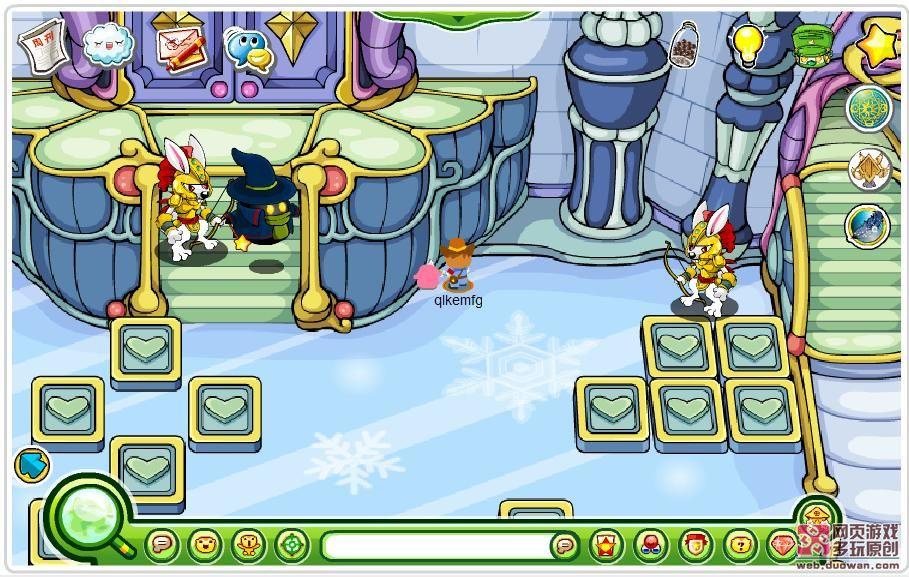Open the mail envelope with pen
Image resolution: width=909 pixels, height=577 pixels.
tap(178, 46)
